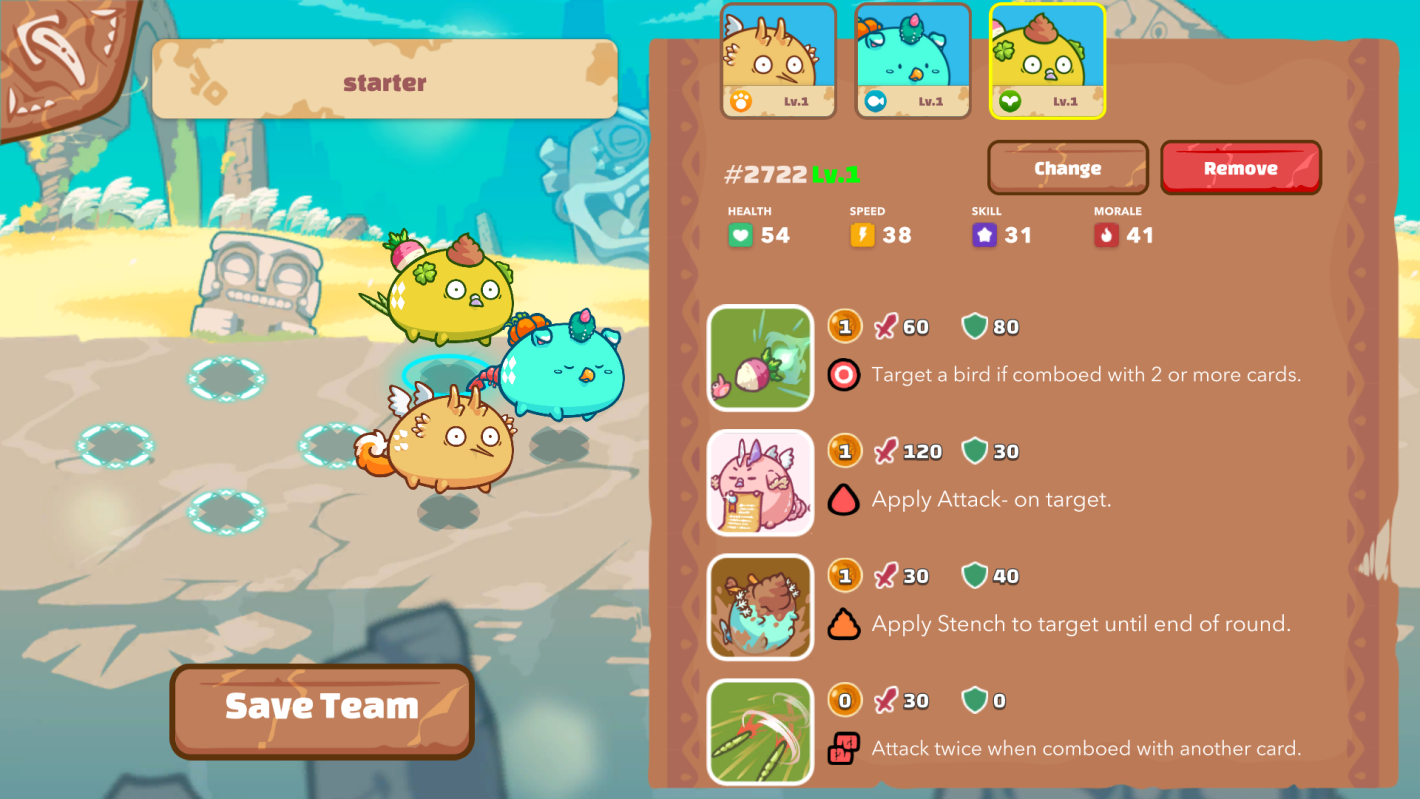The image size is (1420, 799).
Task: Click the starter team name field
Action: 385,82
